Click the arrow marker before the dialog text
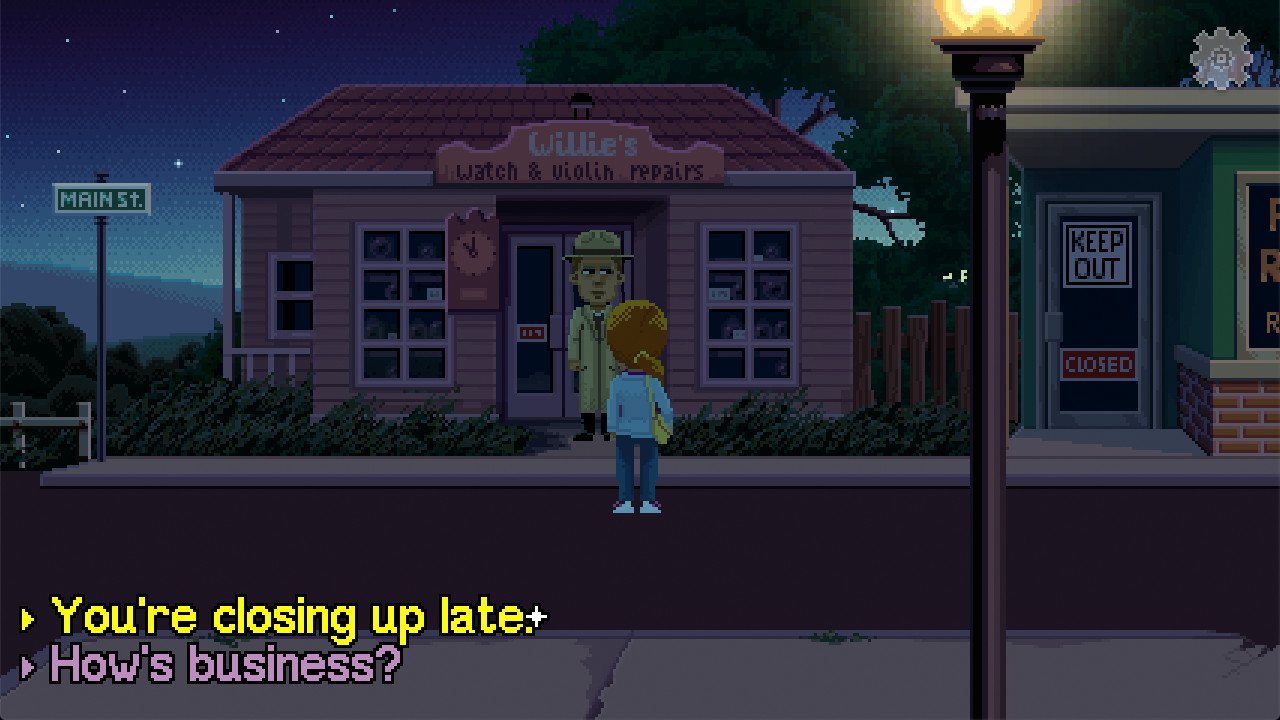The width and height of the screenshot is (1280, 720). coord(27,617)
